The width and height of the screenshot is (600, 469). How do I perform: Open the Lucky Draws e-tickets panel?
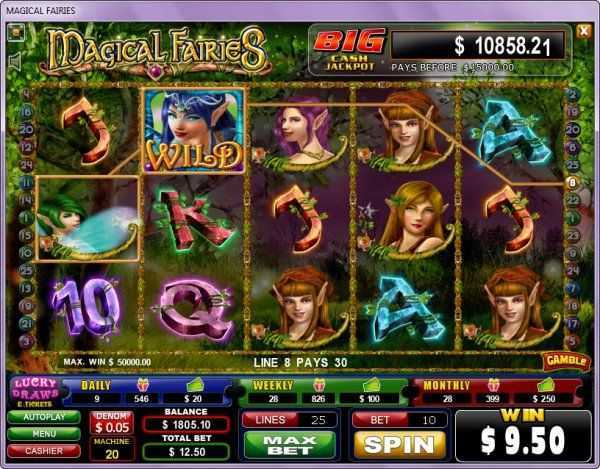pyautogui.click(x=33, y=389)
